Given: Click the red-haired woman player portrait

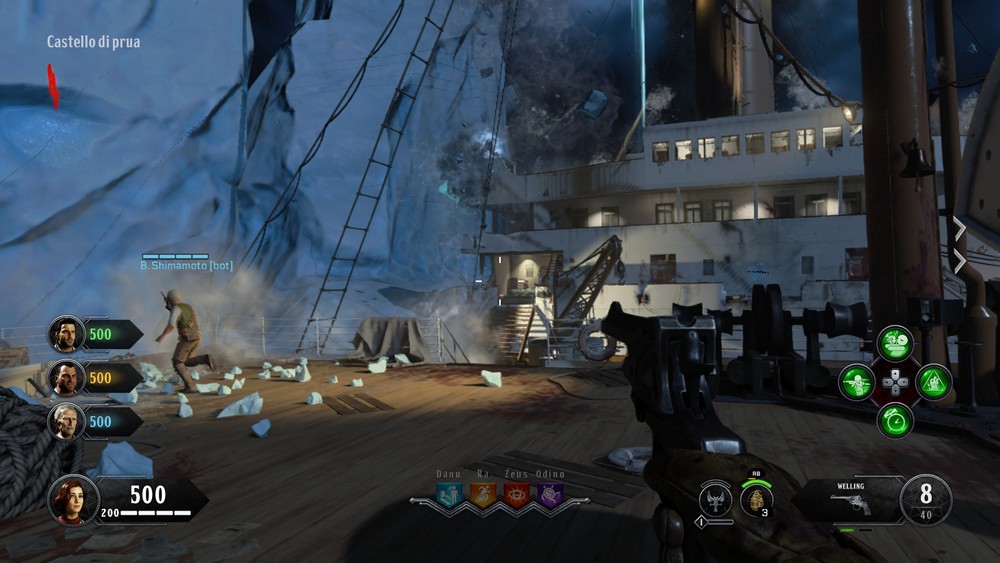Looking at the screenshot, I should coord(74,500).
